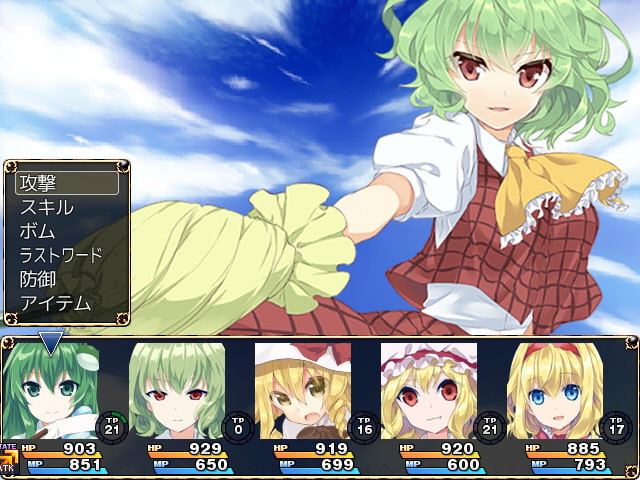The width and height of the screenshot is (640, 480).
Task: Select the green-haired red-eyed party member portrait
Action: pos(177,390)
